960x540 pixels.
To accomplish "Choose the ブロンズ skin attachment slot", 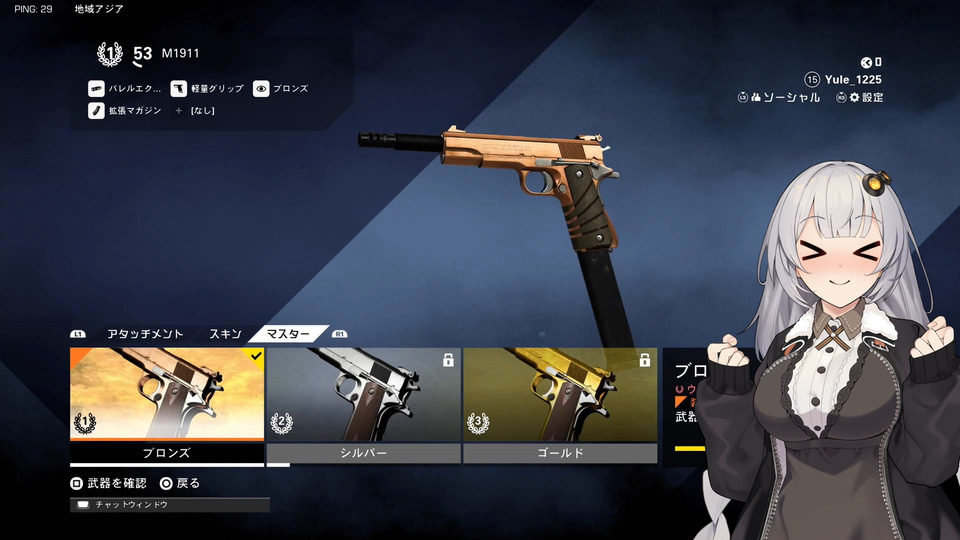I will (x=281, y=89).
